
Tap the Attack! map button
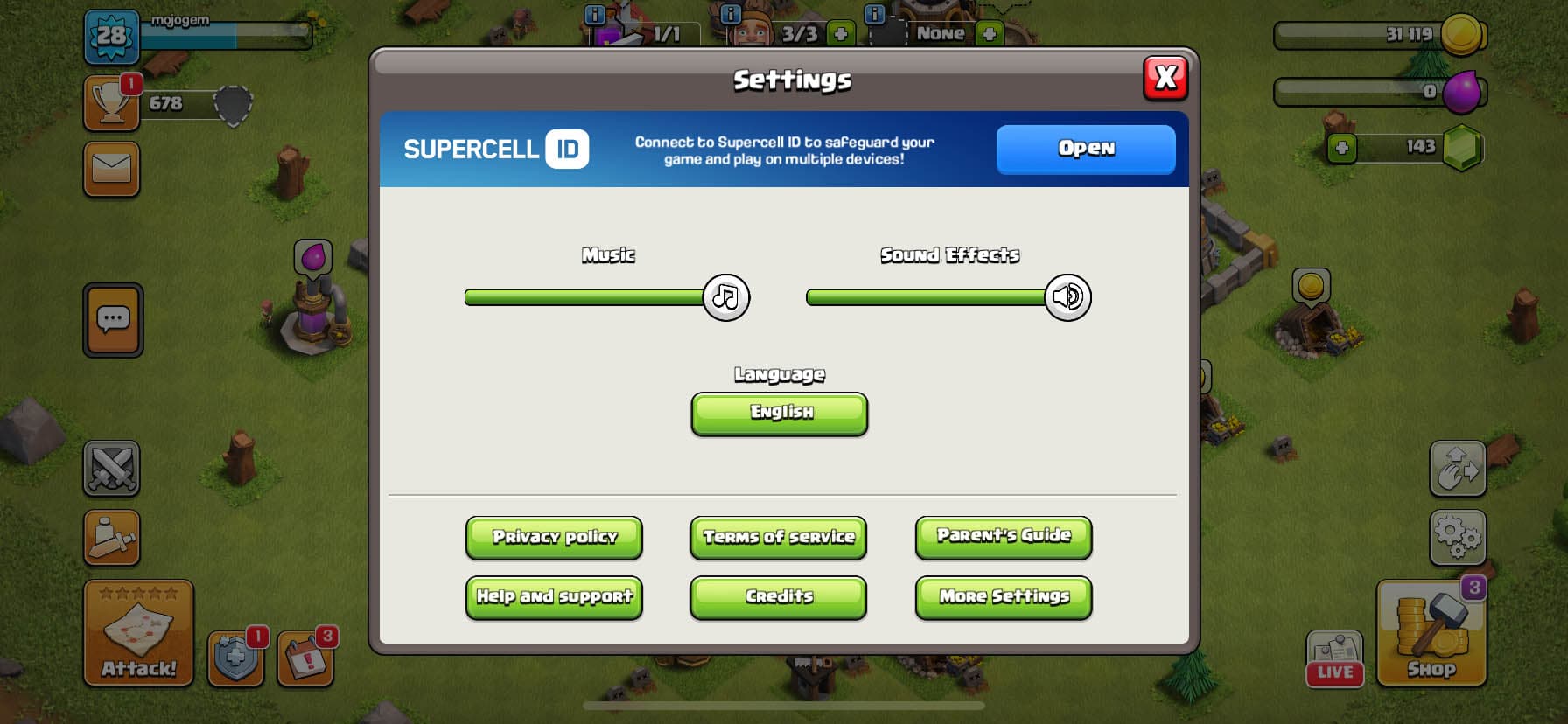[138, 632]
